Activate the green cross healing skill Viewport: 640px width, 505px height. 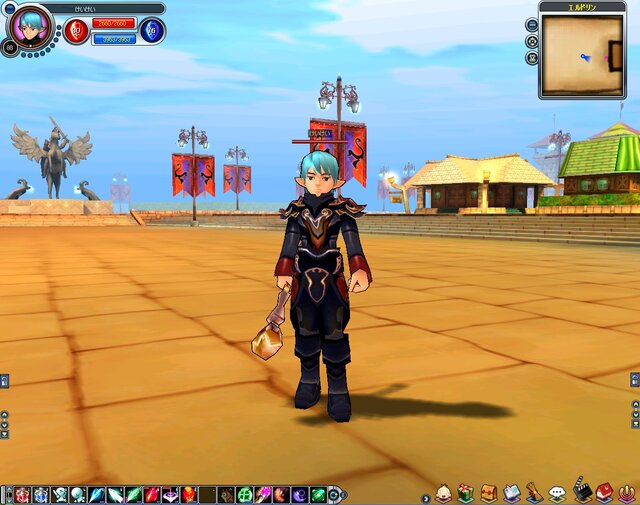(x=244, y=494)
